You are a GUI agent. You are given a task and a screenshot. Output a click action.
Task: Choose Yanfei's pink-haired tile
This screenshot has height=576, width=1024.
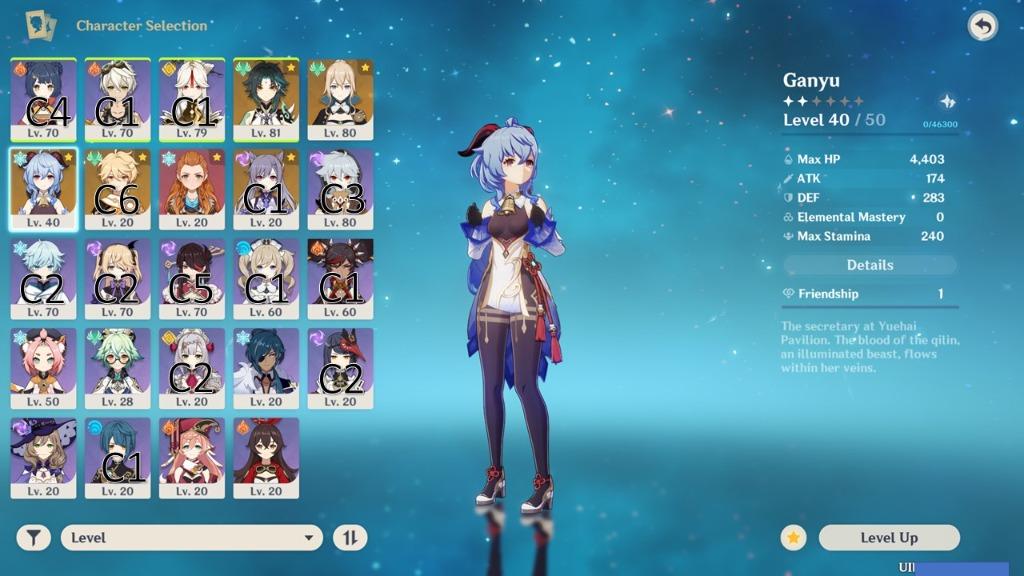(192, 457)
